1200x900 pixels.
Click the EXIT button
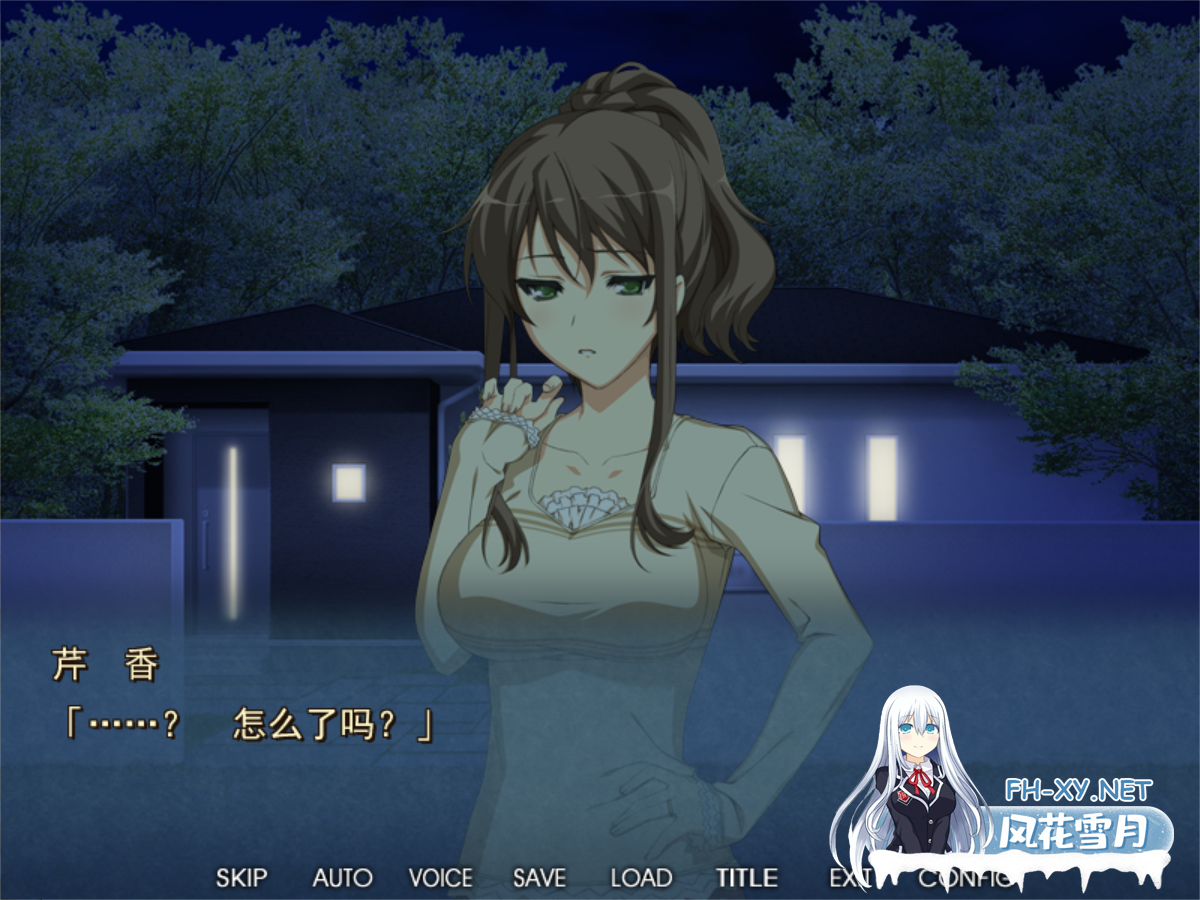click(845, 878)
